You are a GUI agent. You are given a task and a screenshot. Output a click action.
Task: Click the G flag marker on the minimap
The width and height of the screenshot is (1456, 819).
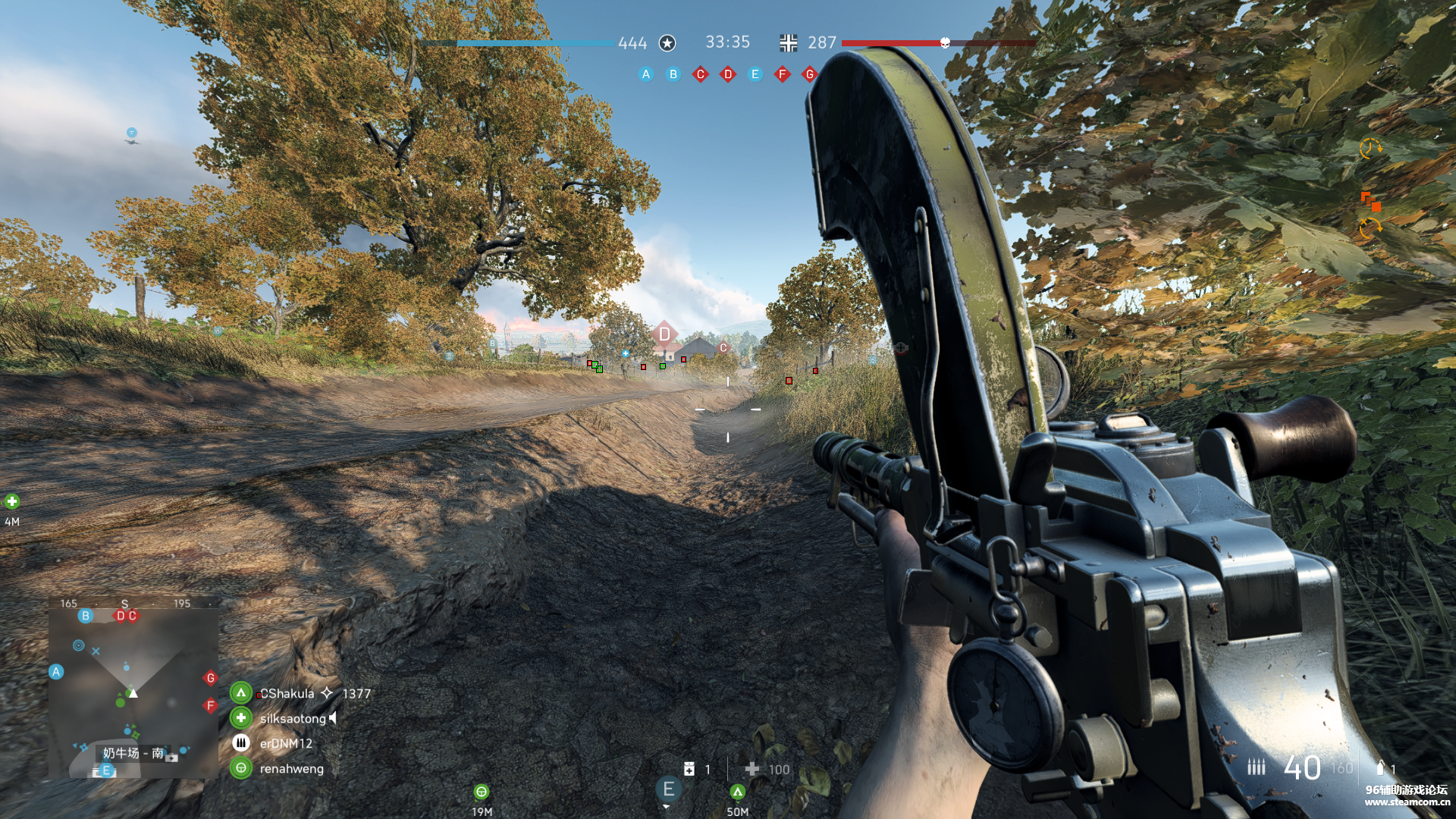click(211, 678)
